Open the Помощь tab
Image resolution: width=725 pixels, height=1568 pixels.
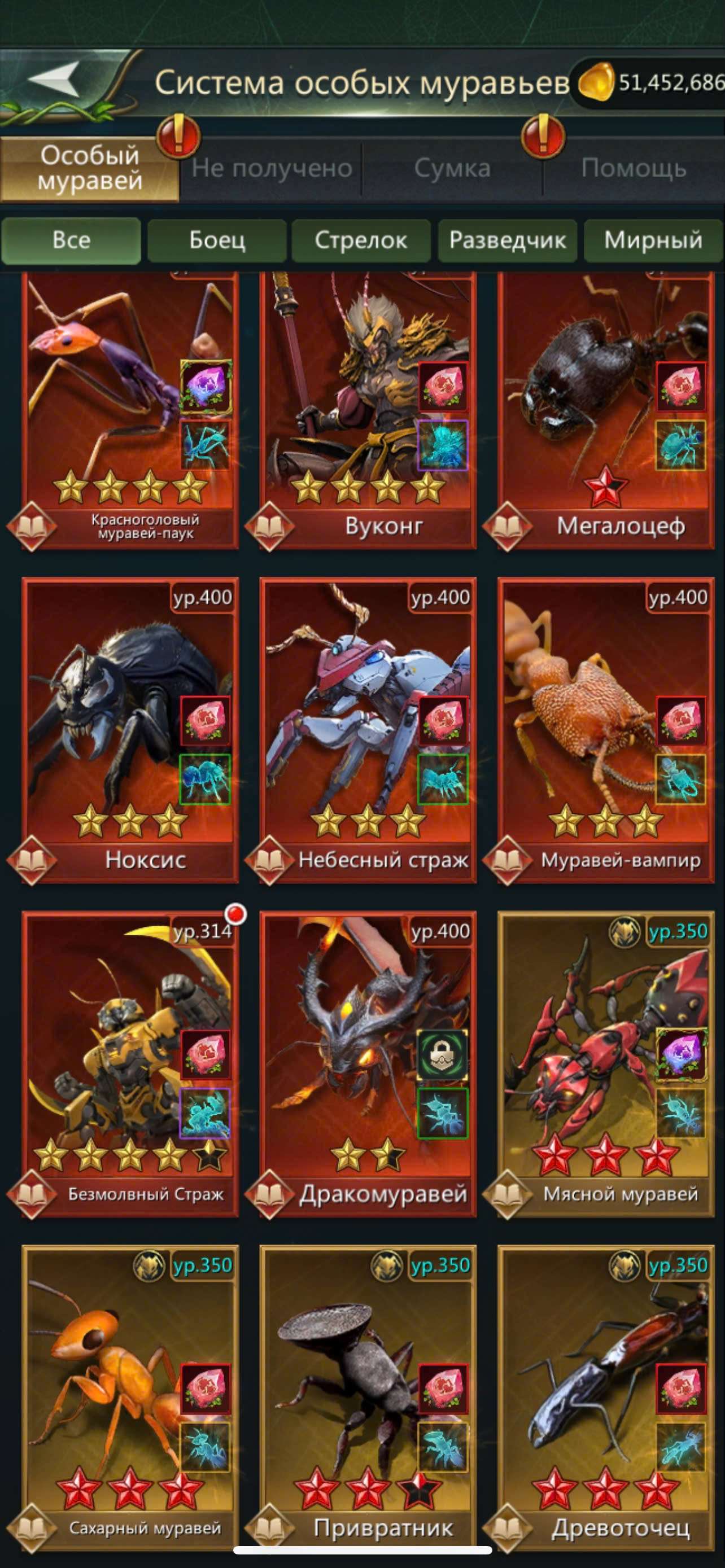coord(633,169)
